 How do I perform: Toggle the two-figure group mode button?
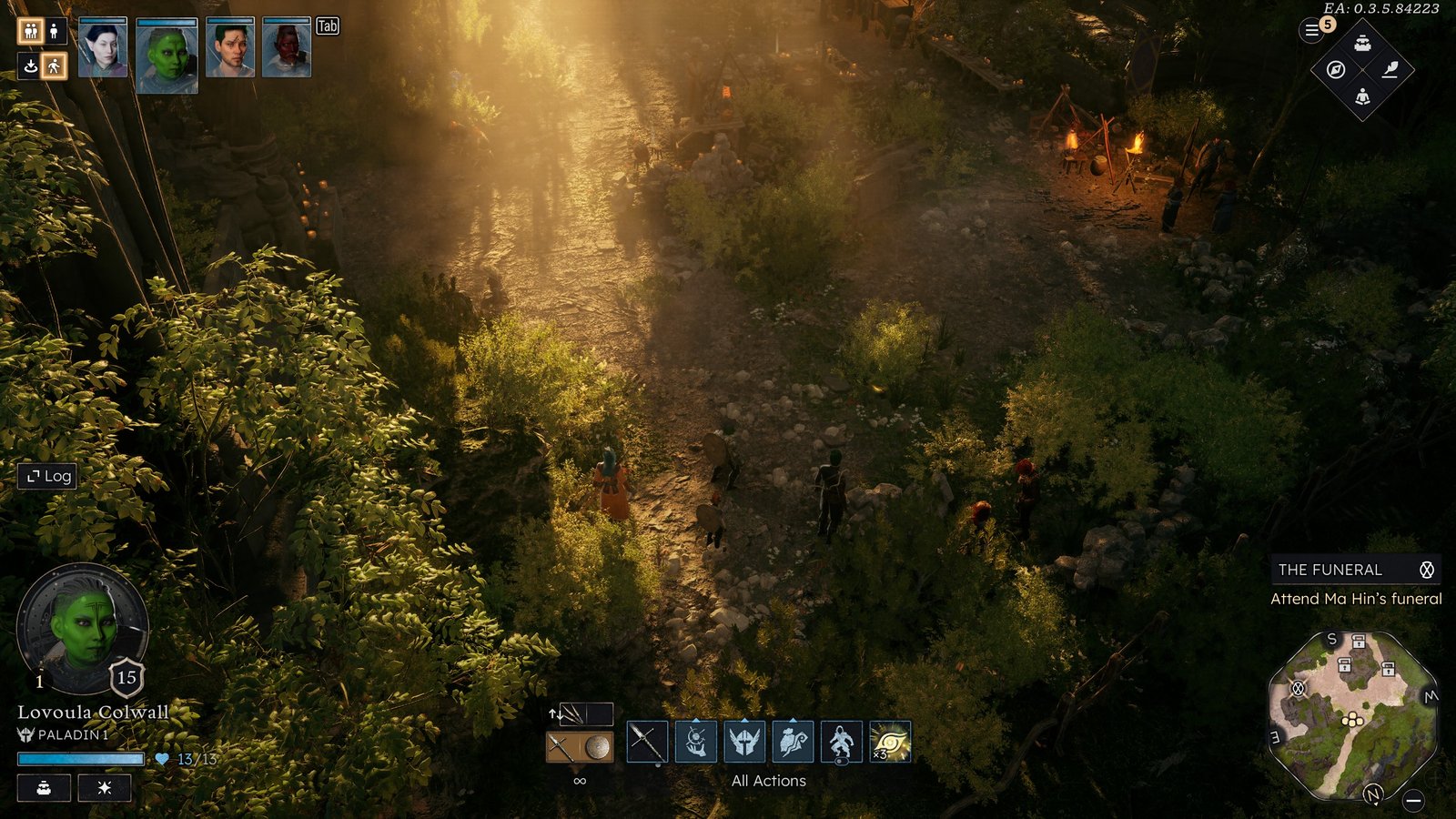pos(30,31)
